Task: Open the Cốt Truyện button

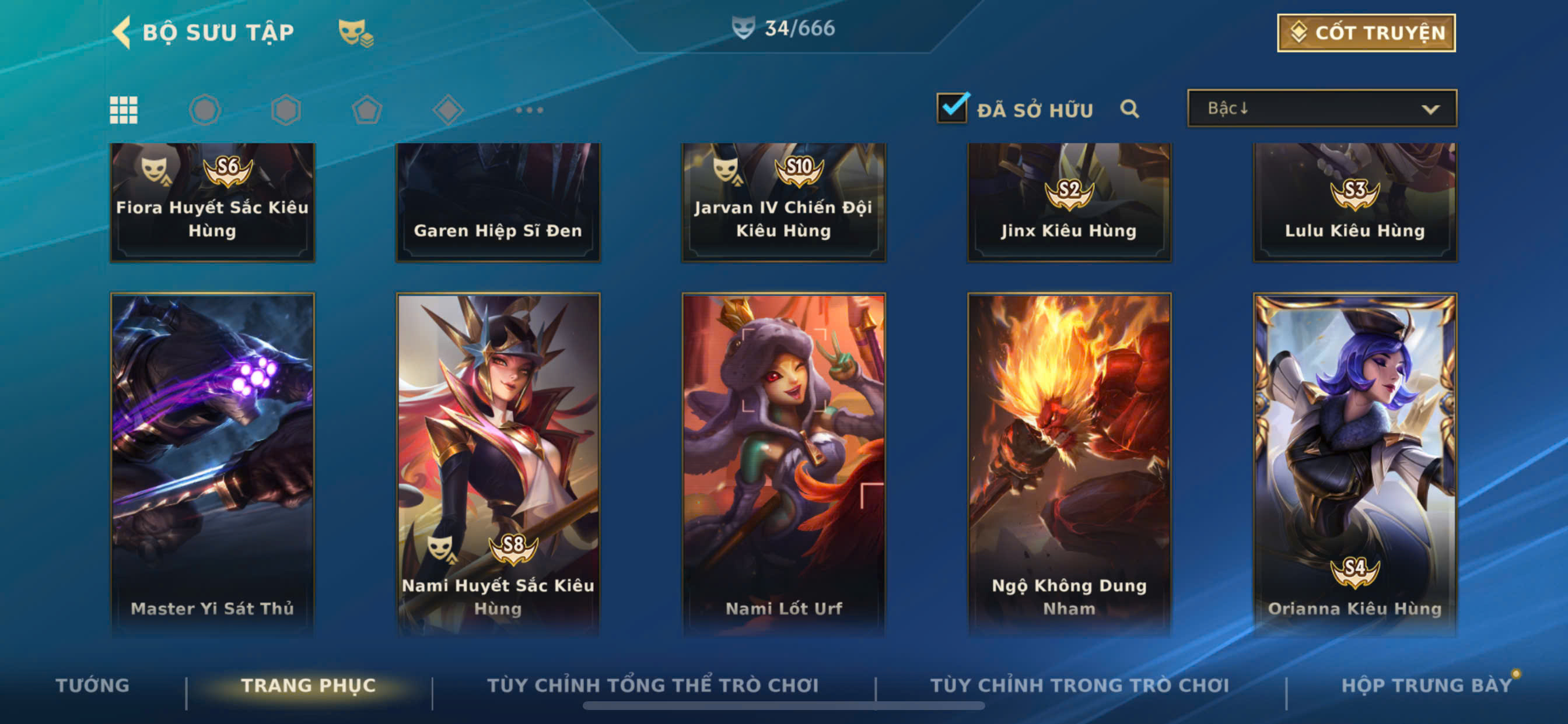Action: [x=1366, y=33]
